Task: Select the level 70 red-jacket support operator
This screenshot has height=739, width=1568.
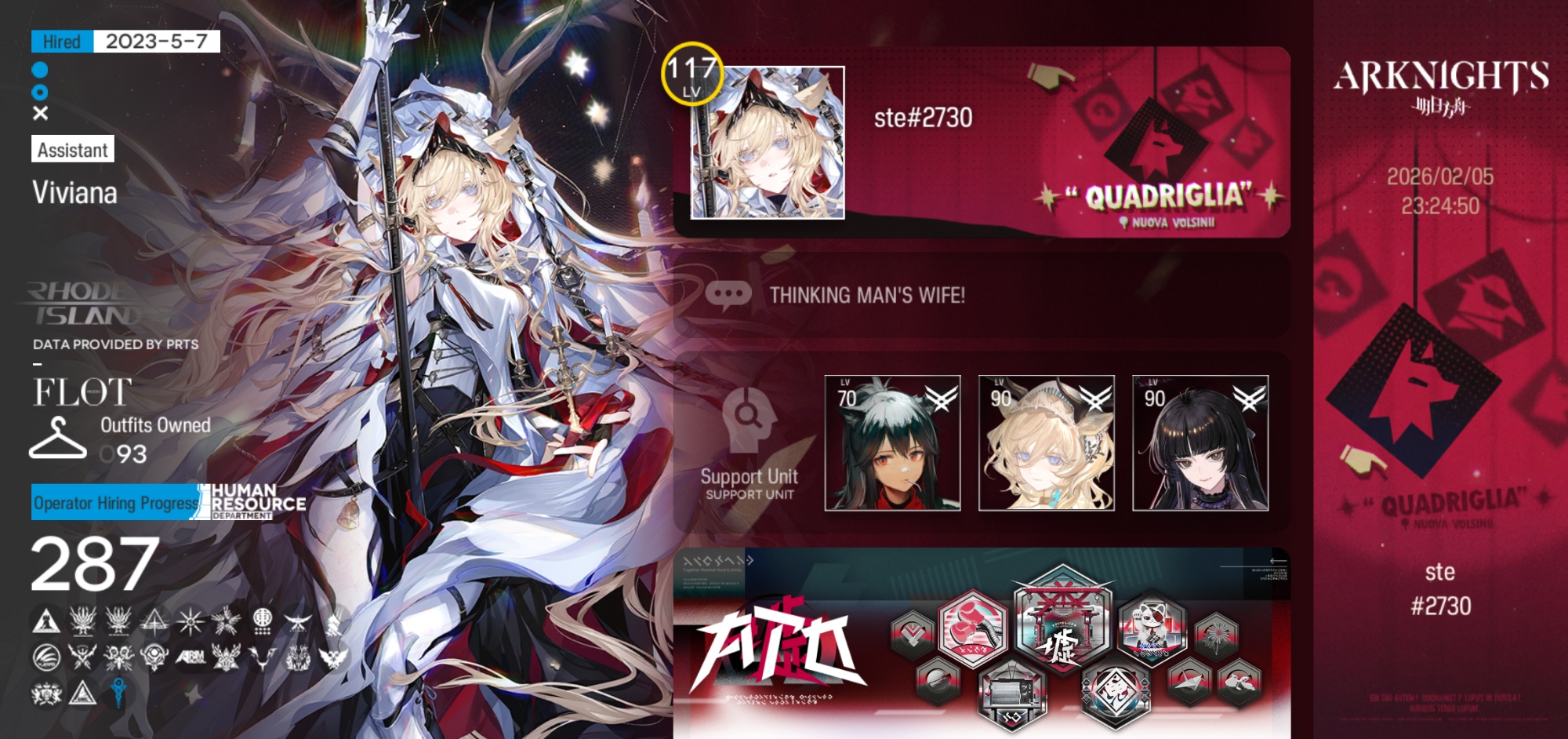Action: 892,443
